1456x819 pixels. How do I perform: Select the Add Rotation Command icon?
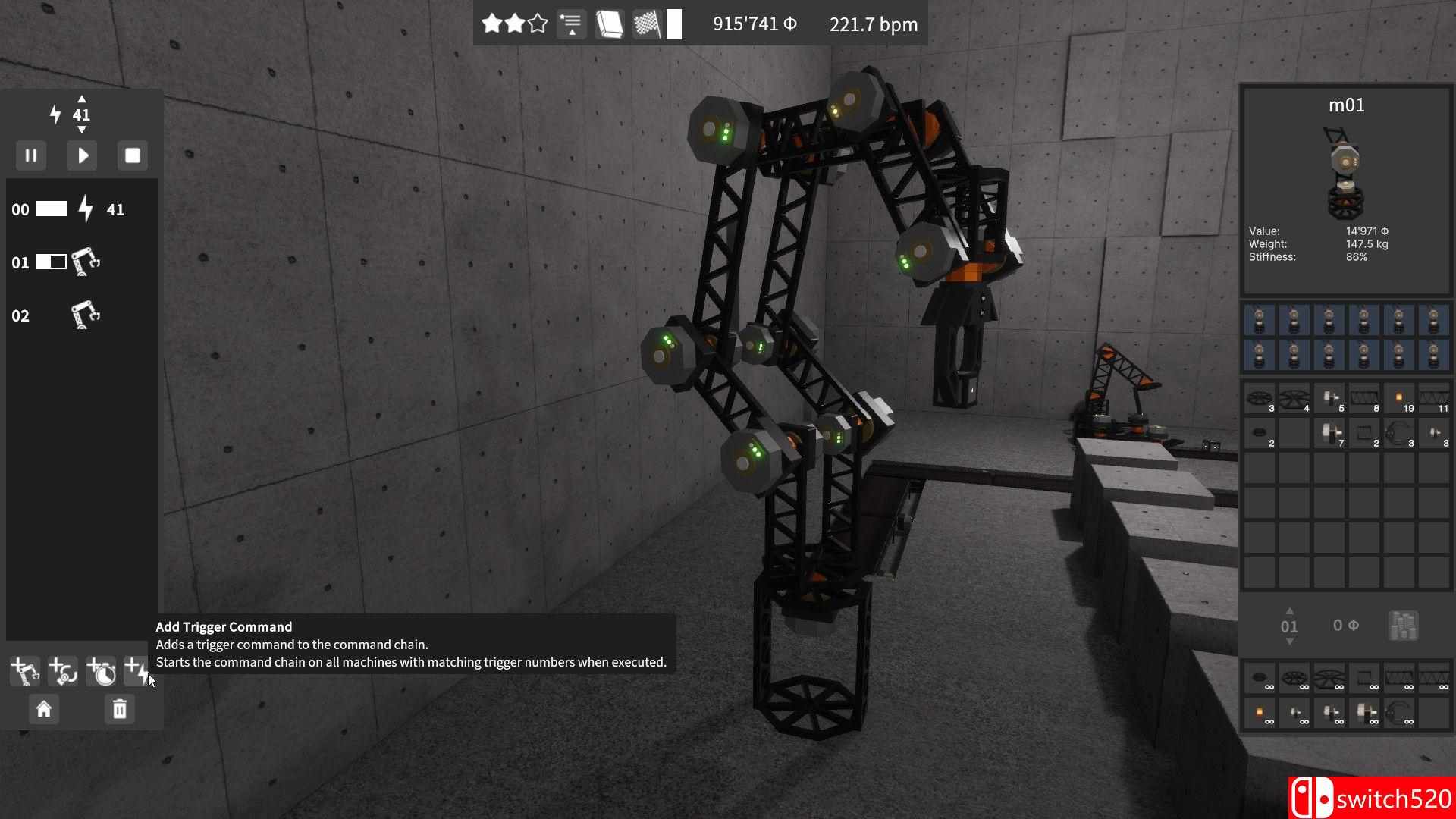[x=62, y=670]
